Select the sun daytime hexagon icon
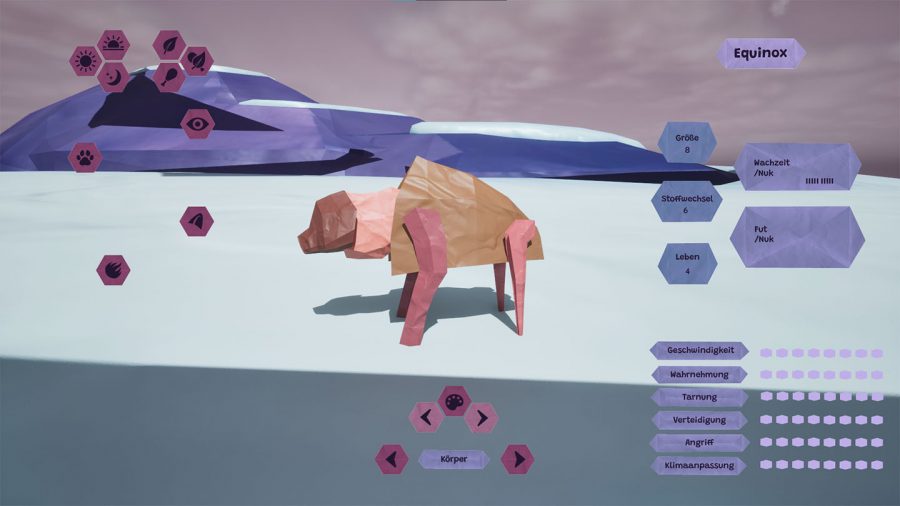This screenshot has height=506, width=900. click(85, 61)
